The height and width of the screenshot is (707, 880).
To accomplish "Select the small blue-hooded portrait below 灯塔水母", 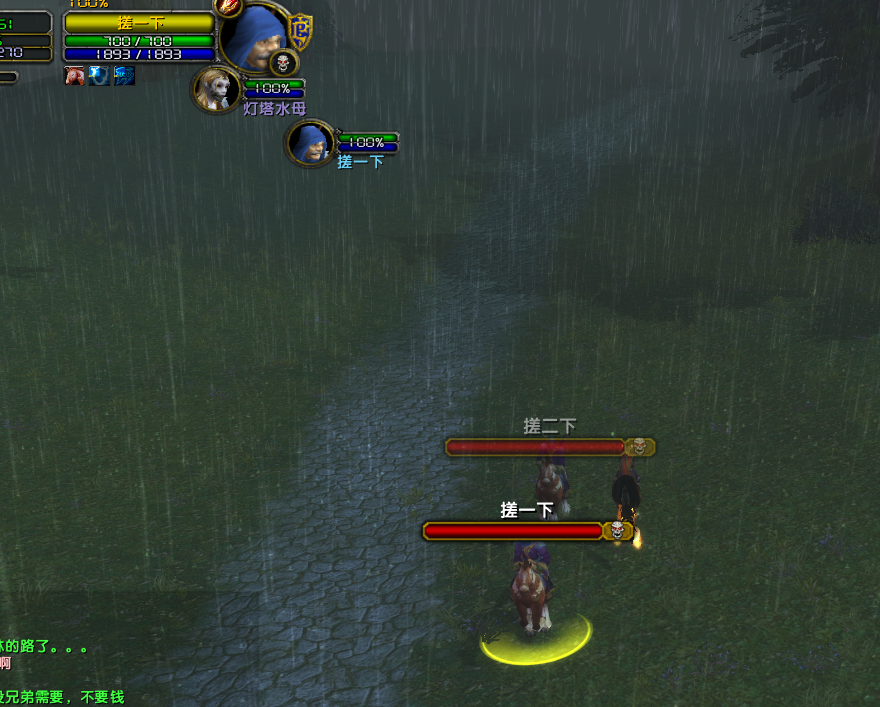I will [x=310, y=143].
